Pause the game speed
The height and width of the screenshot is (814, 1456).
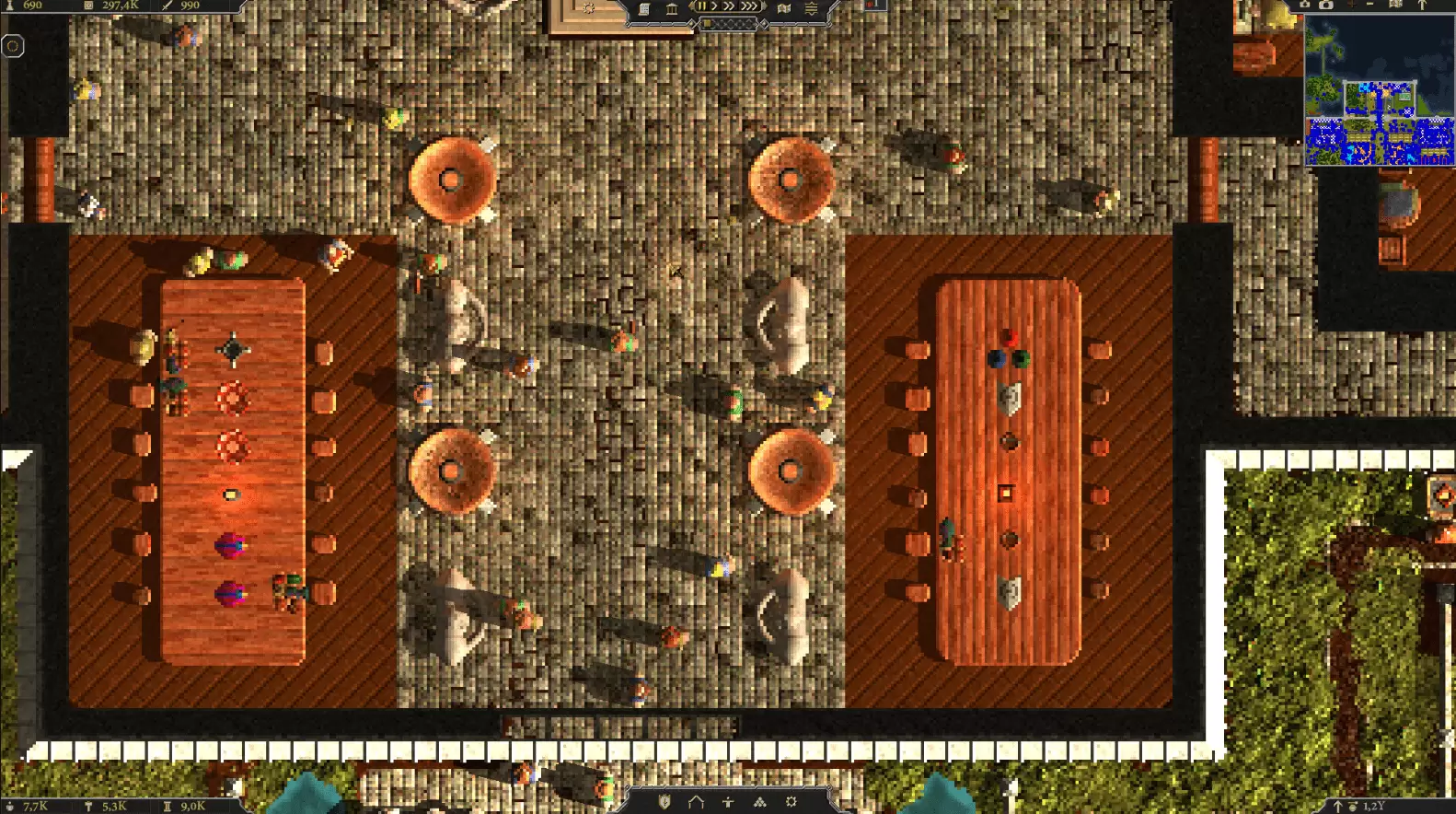click(x=701, y=6)
